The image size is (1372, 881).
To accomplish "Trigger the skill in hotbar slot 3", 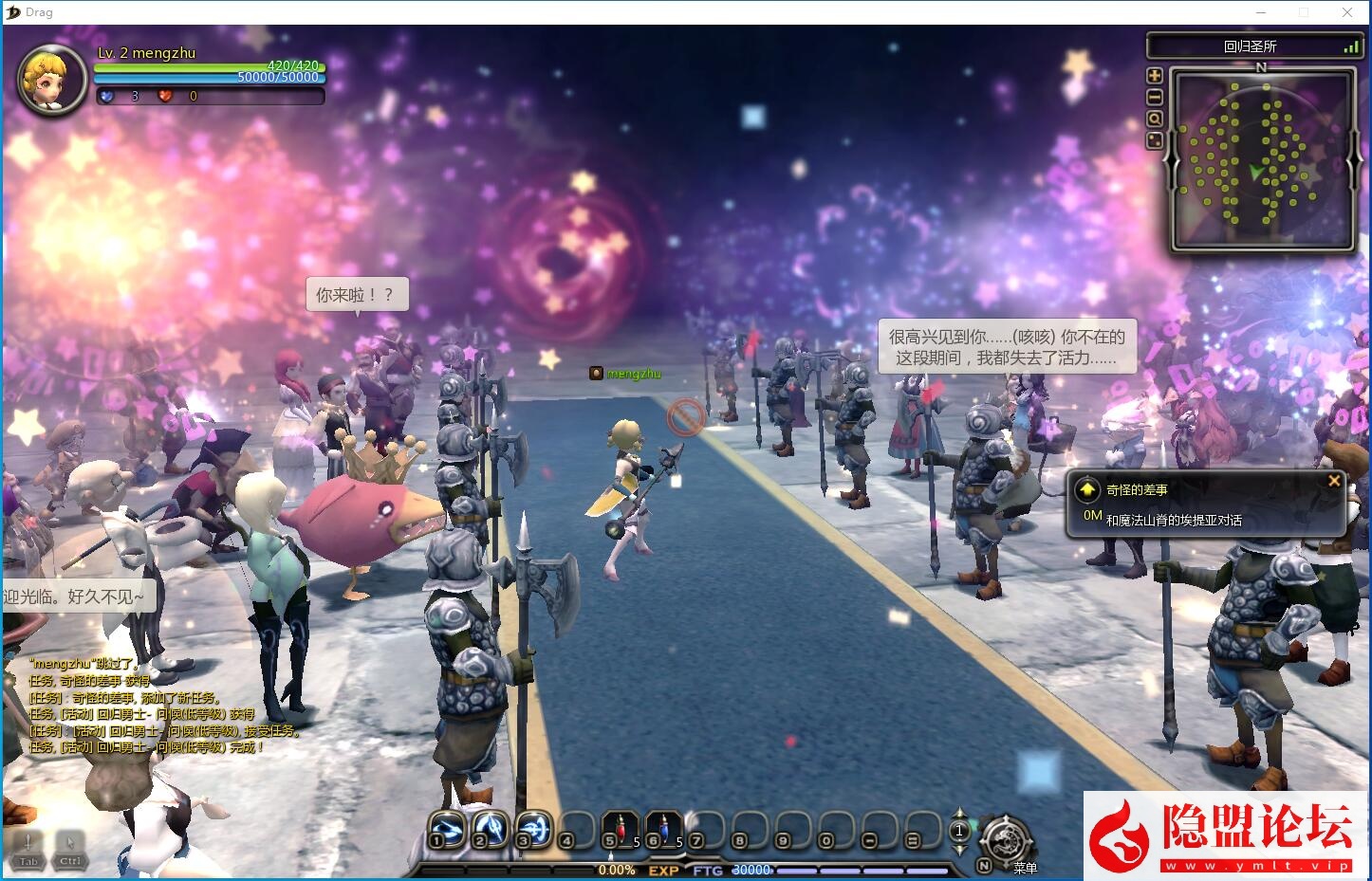I will (534, 828).
